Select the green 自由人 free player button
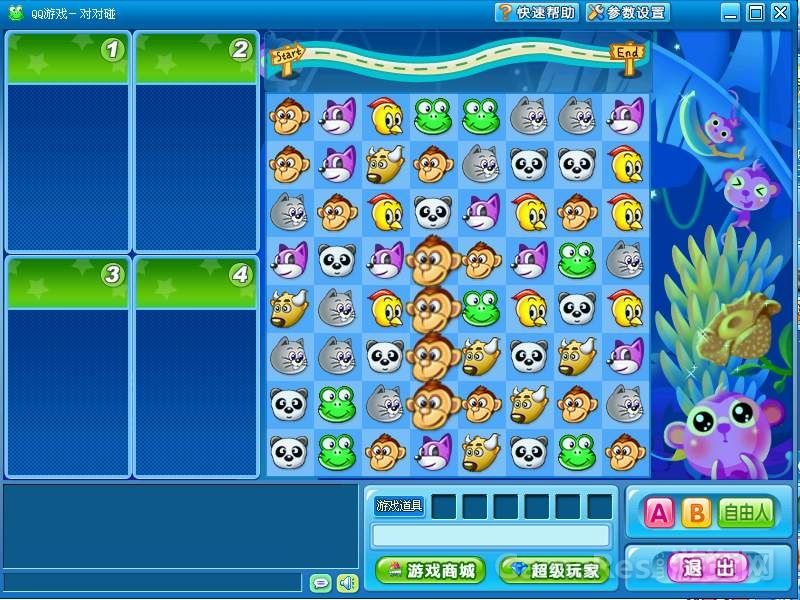 pyautogui.click(x=747, y=513)
